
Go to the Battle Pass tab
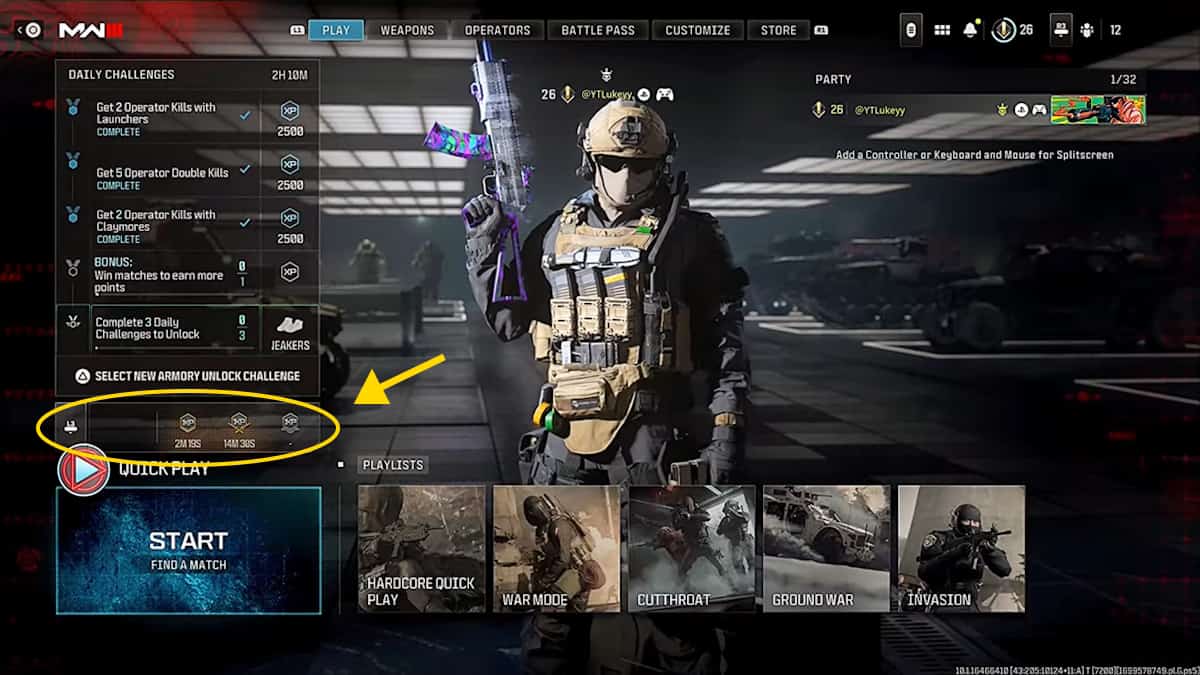click(x=598, y=30)
